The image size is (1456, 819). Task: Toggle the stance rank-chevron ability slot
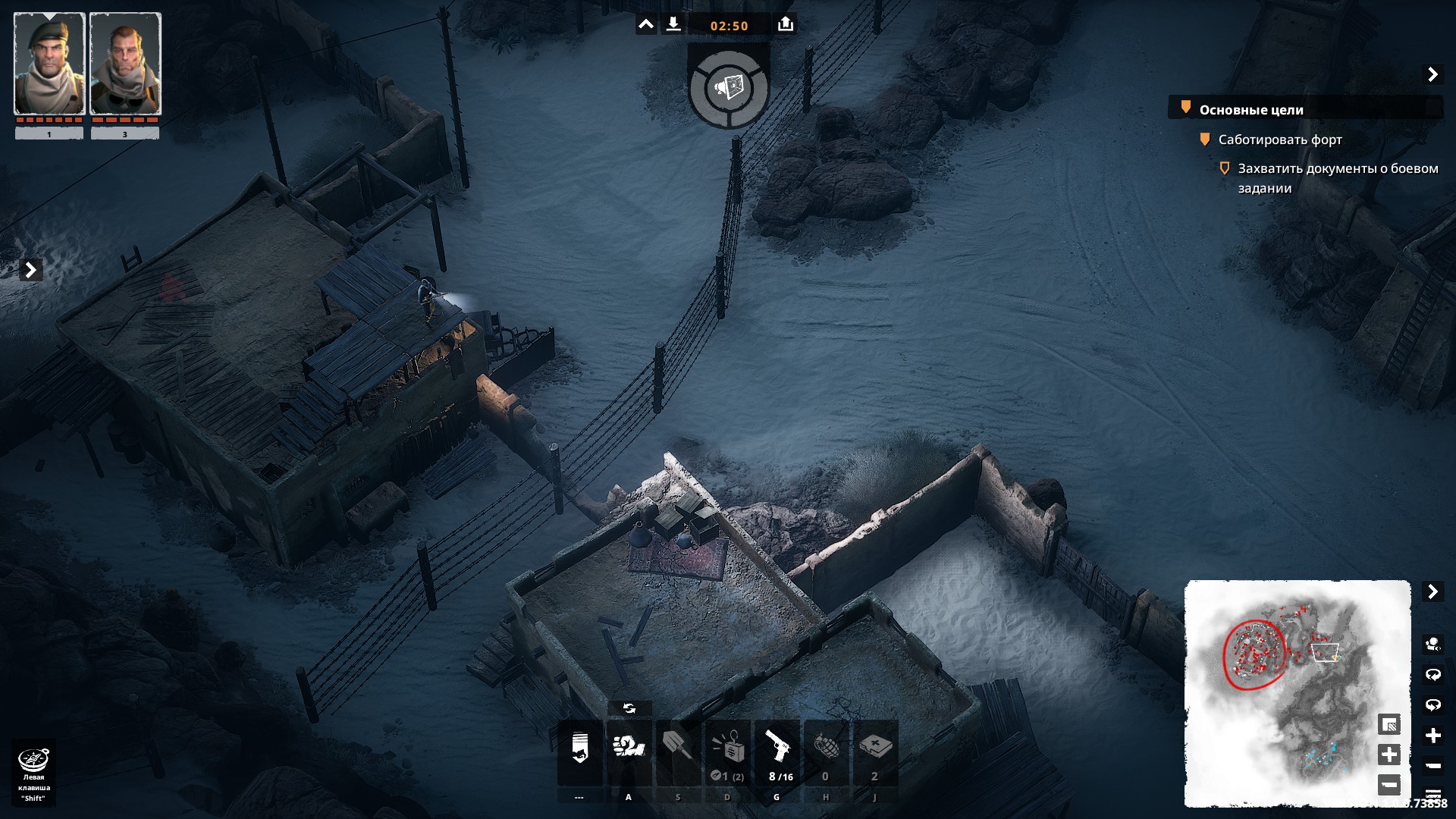[x=580, y=751]
